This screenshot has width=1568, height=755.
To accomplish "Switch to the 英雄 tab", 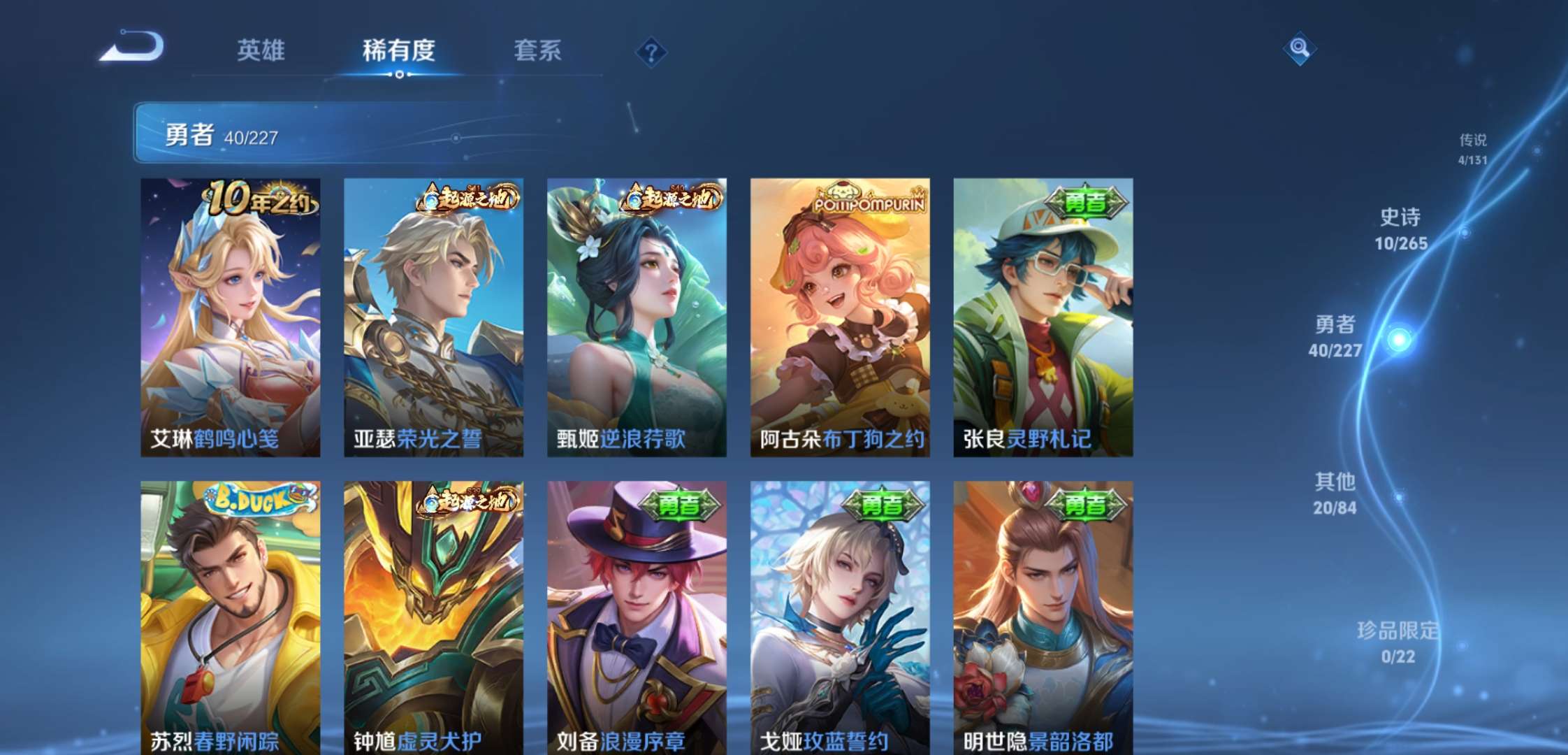I will click(x=261, y=51).
